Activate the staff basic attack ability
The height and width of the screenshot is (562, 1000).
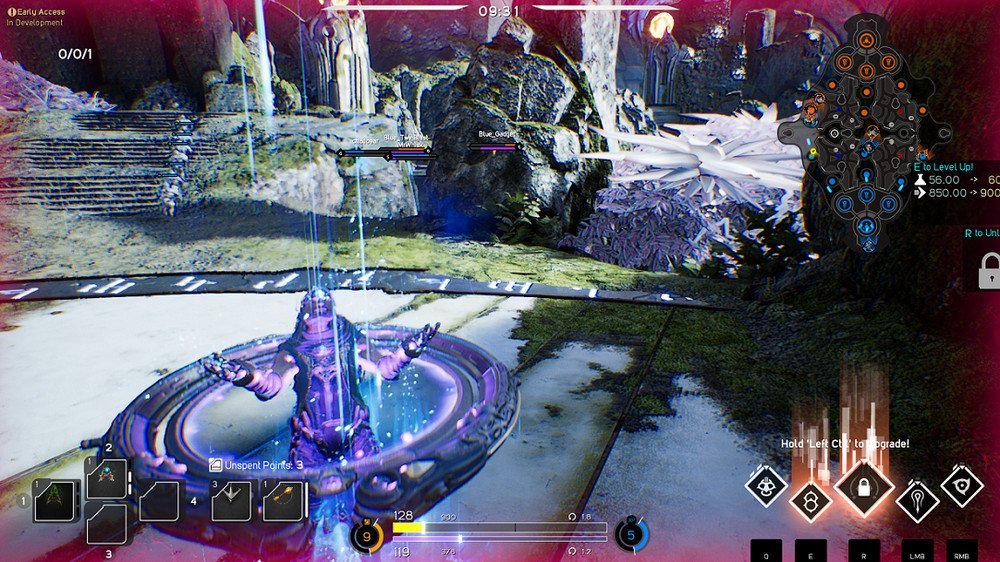click(x=917, y=499)
